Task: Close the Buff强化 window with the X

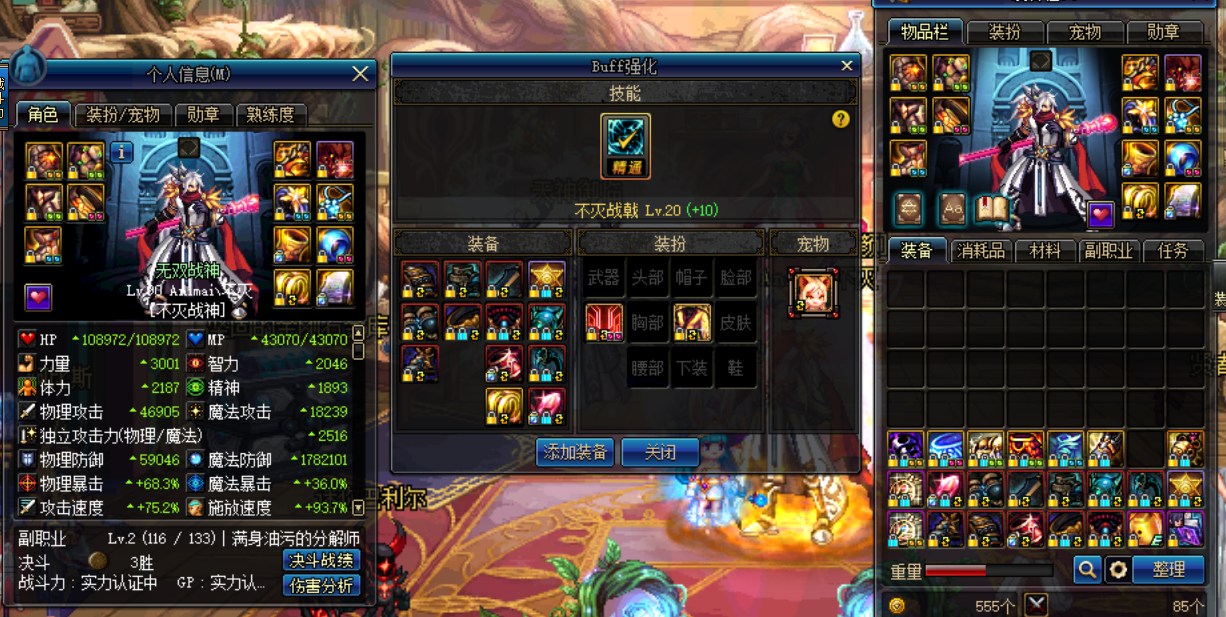Action: tap(847, 66)
